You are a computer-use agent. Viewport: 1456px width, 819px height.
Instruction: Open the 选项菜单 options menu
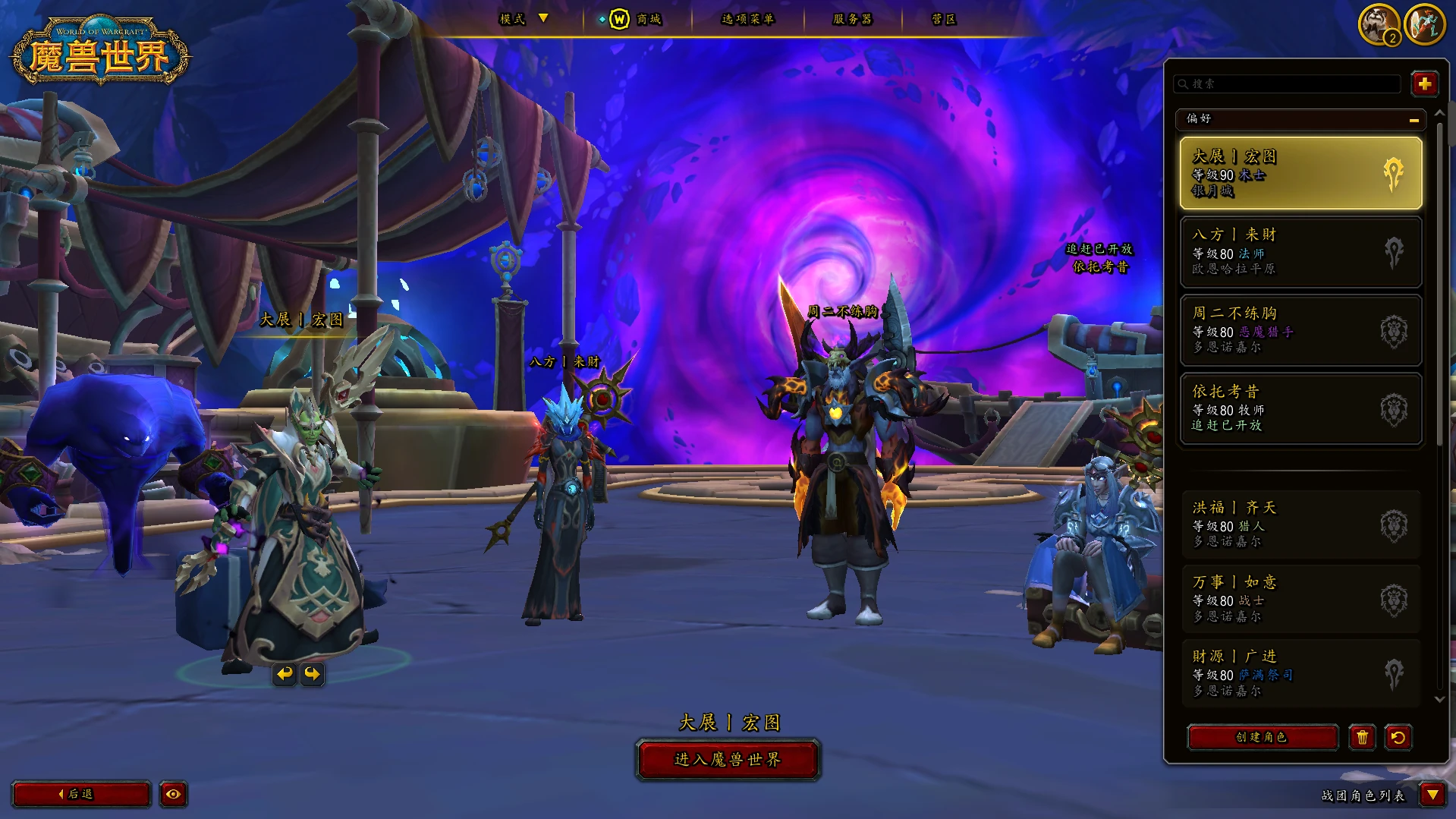pyautogui.click(x=747, y=19)
